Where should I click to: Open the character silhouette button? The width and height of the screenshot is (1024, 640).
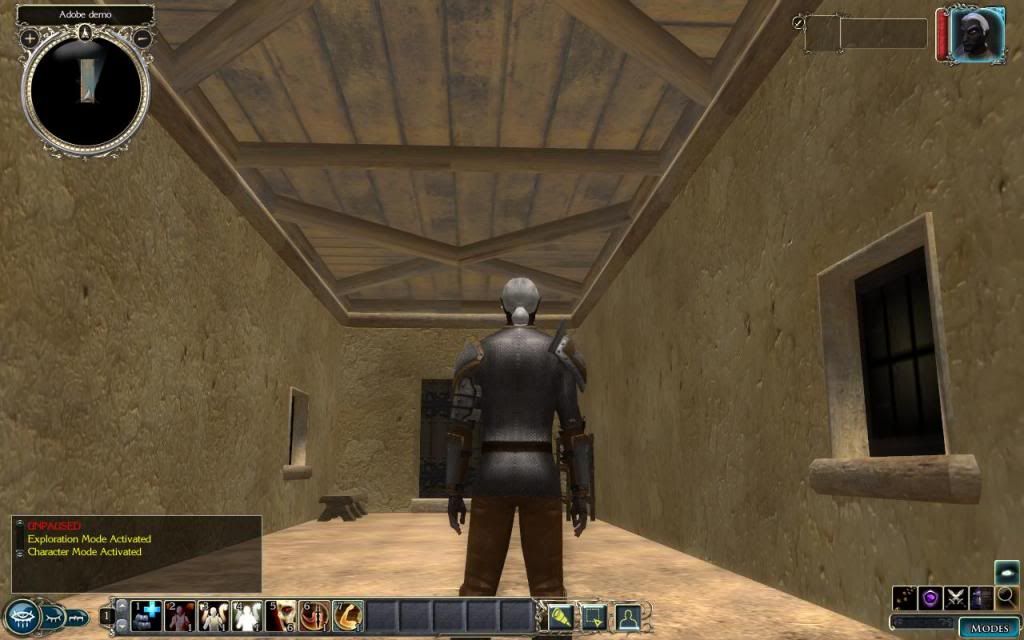(x=627, y=616)
